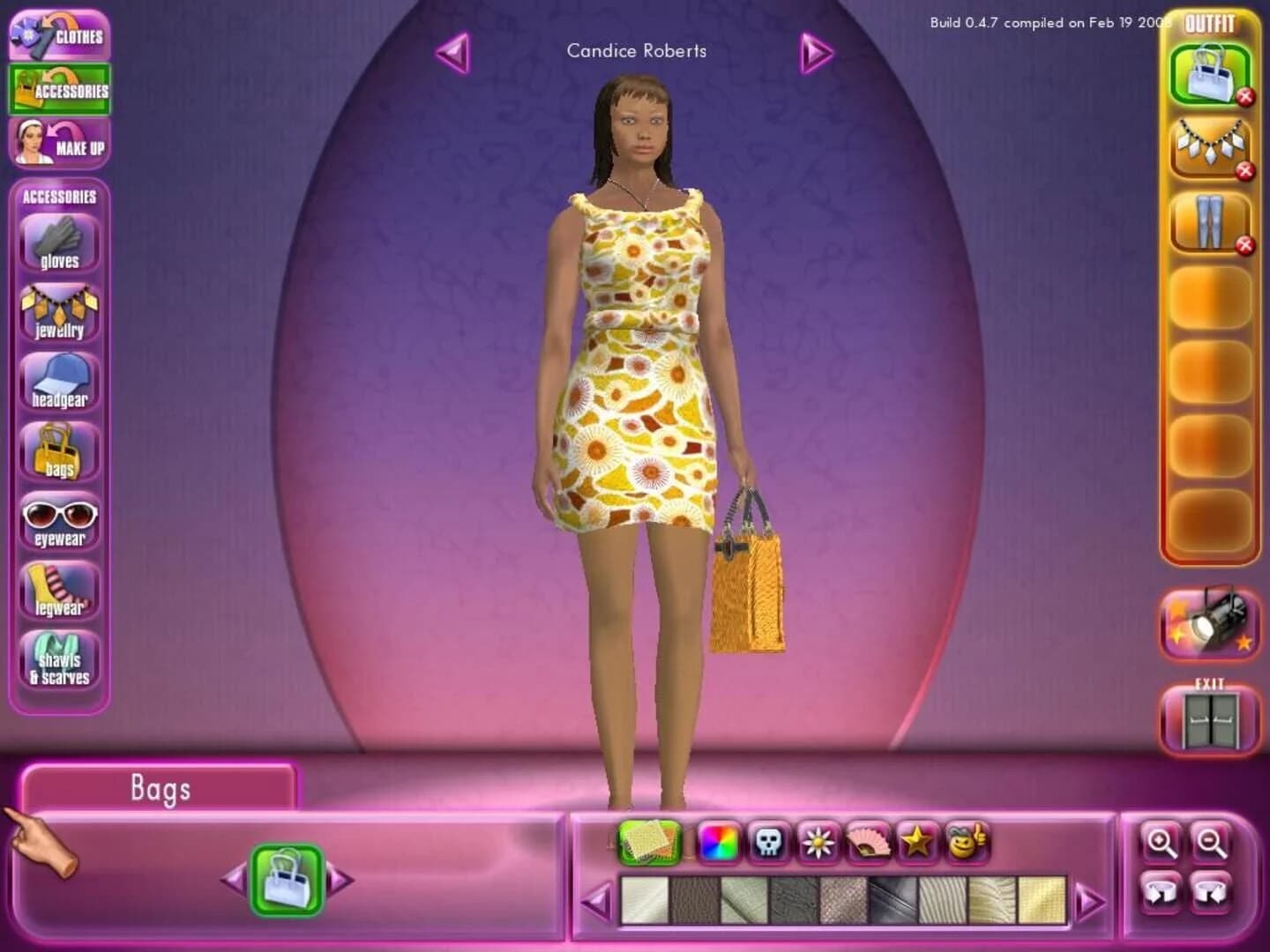Click the flower pattern filter icon

coord(818,843)
